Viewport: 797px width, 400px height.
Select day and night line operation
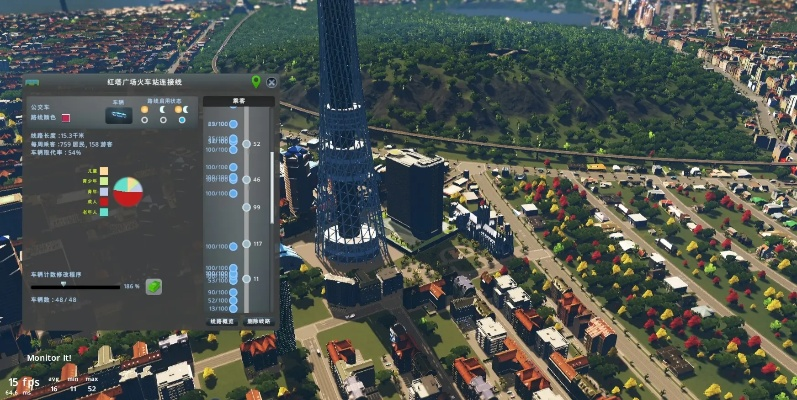point(182,120)
